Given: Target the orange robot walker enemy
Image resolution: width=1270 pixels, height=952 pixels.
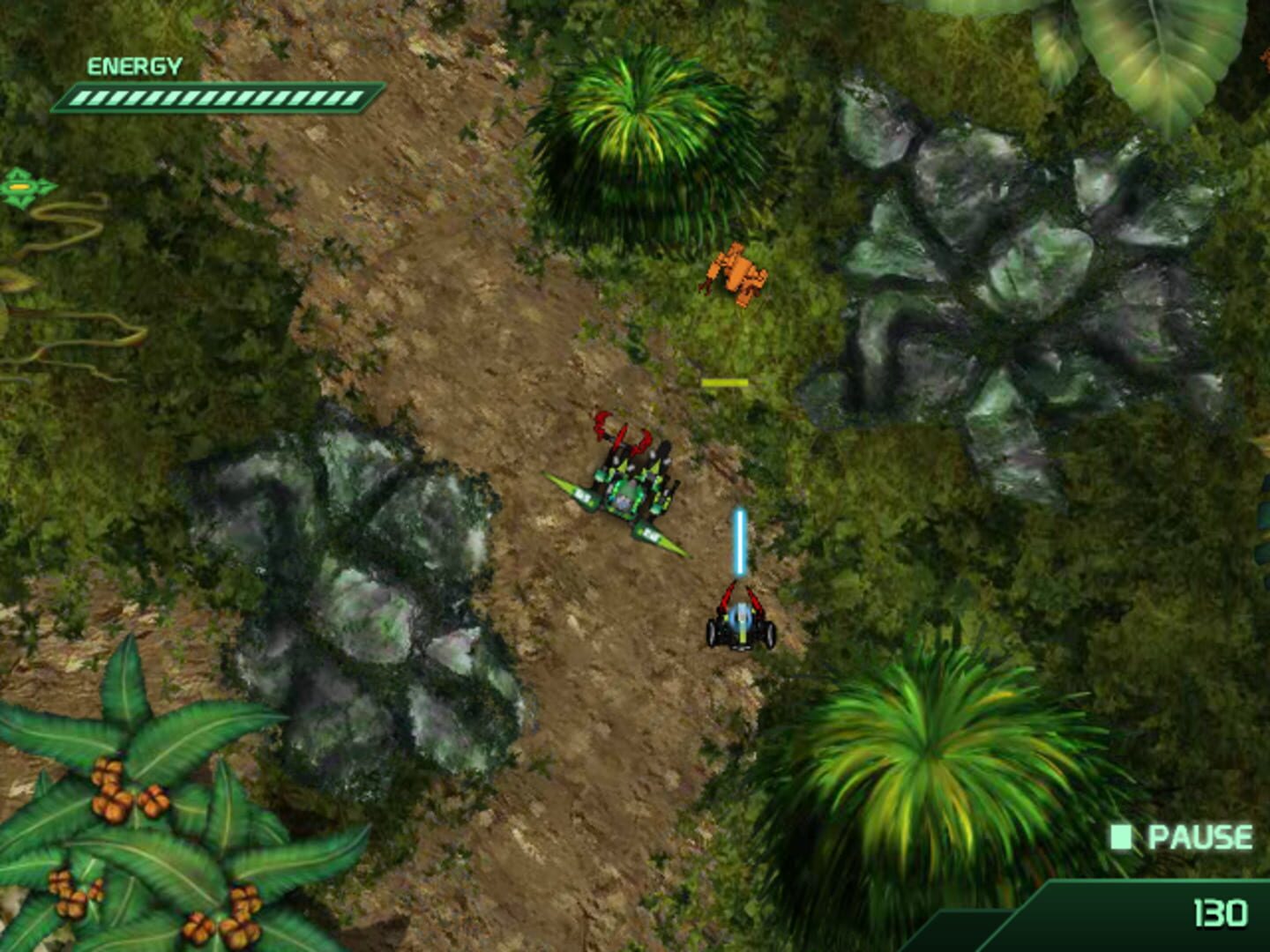Looking at the screenshot, I should coord(735,273).
